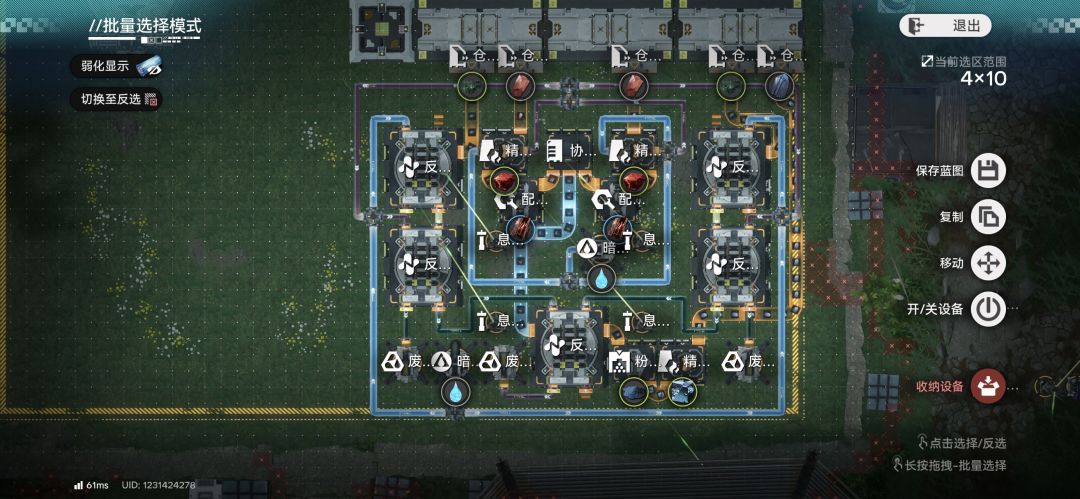Copy the selected facilities (复制)
This screenshot has height=499, width=1080.
[x=987, y=216]
